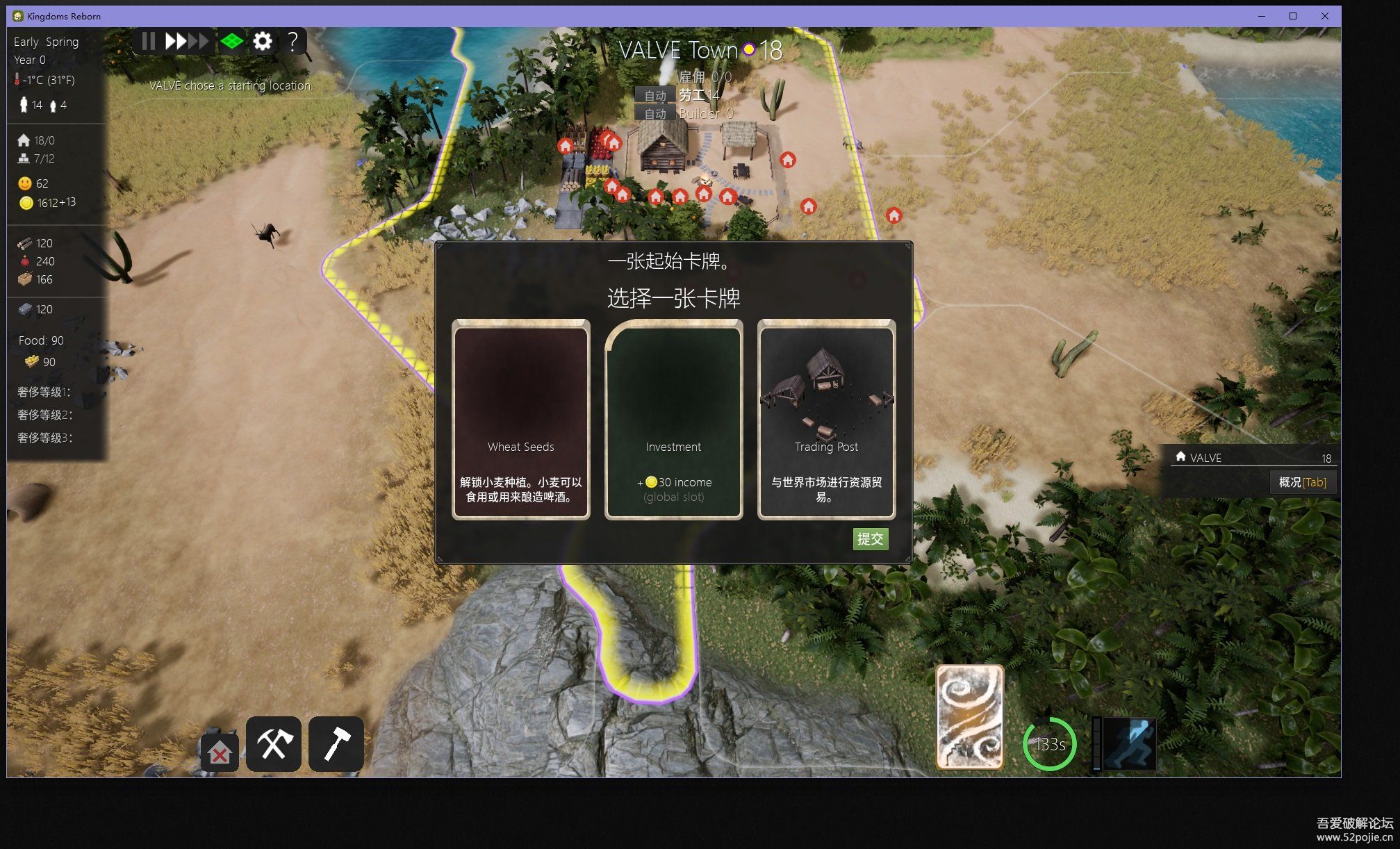Select VALVE in the player list

pos(1205,458)
